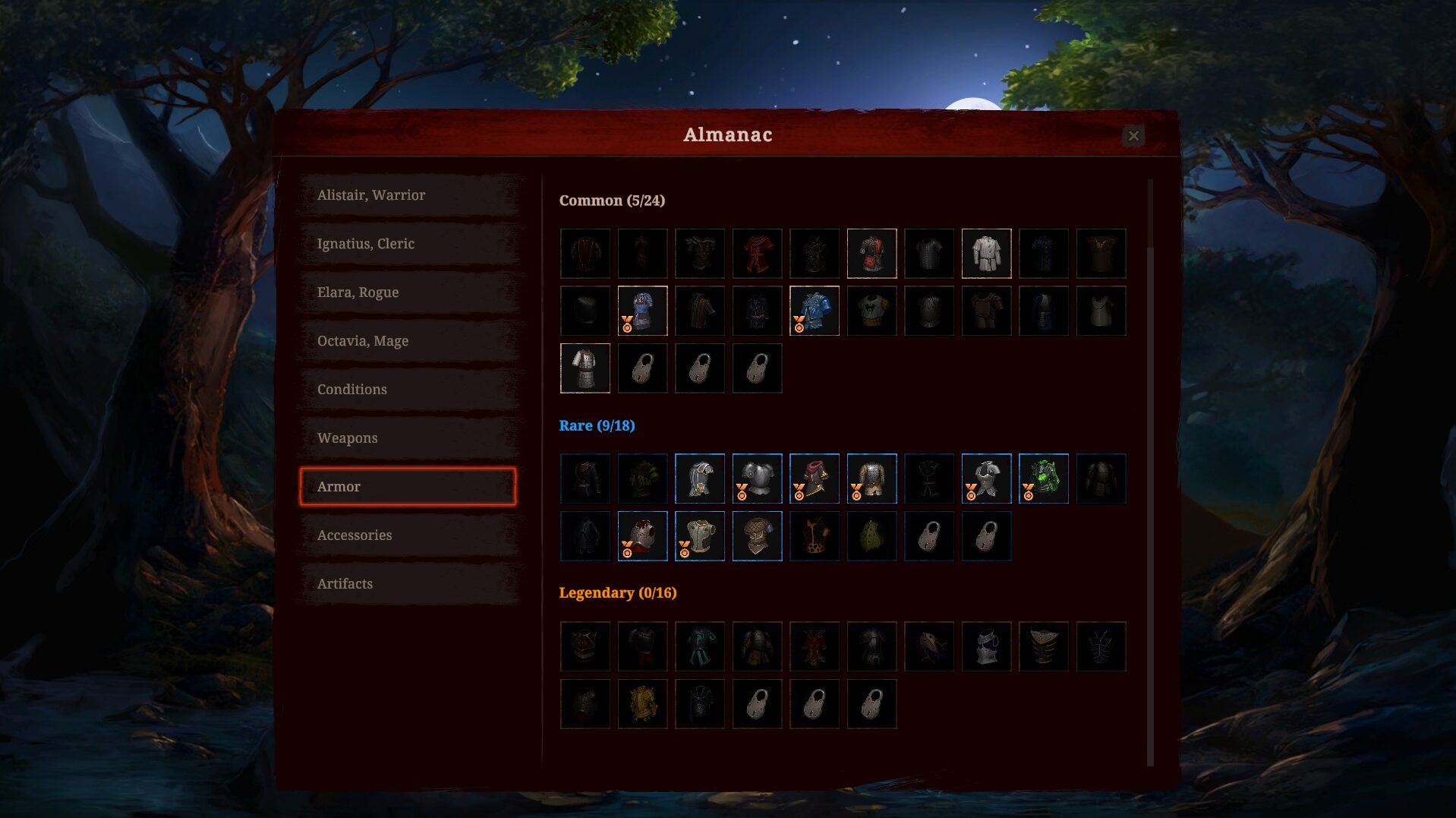Select the Armor category
Screen dimensions: 1456x818
(408, 487)
